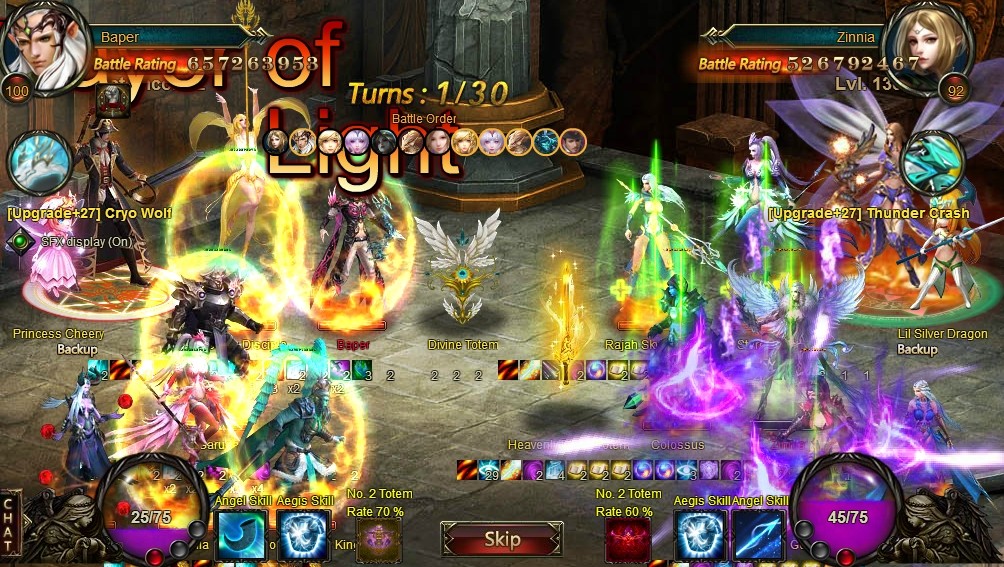The height and width of the screenshot is (567, 1004).
Task: Click the right-side Angel Skill icon
Action: (758, 534)
